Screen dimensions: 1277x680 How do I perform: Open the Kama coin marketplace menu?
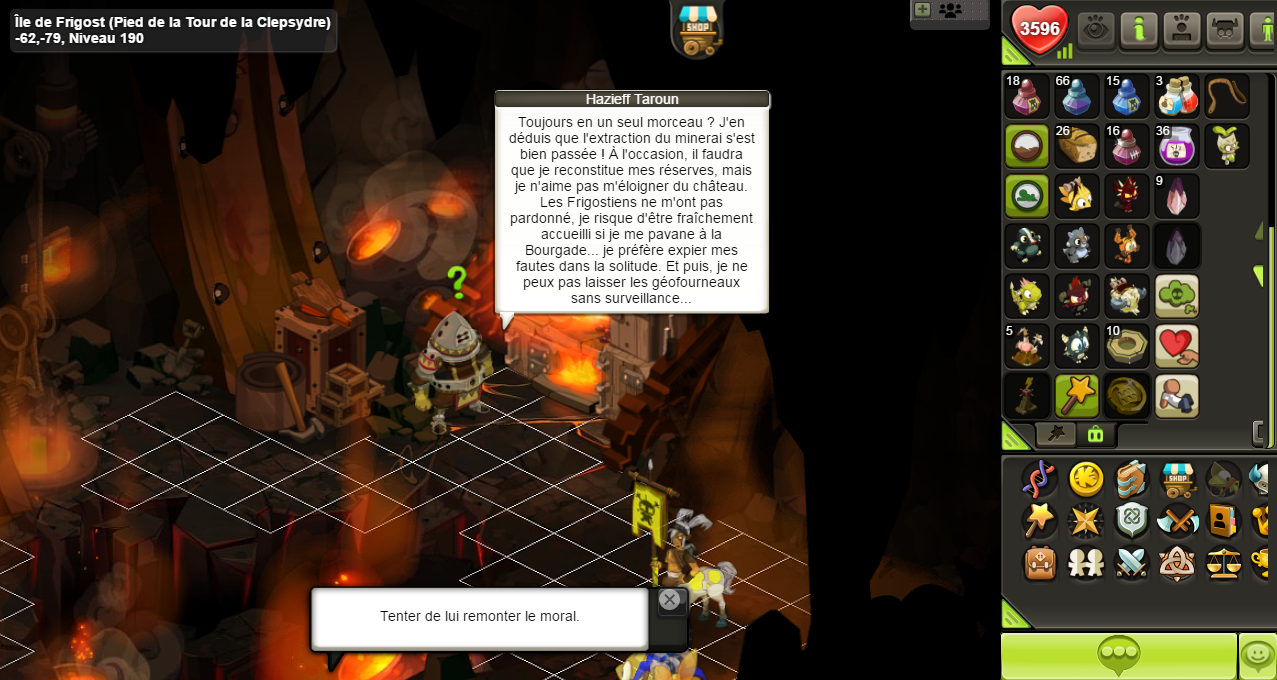(x=1086, y=480)
